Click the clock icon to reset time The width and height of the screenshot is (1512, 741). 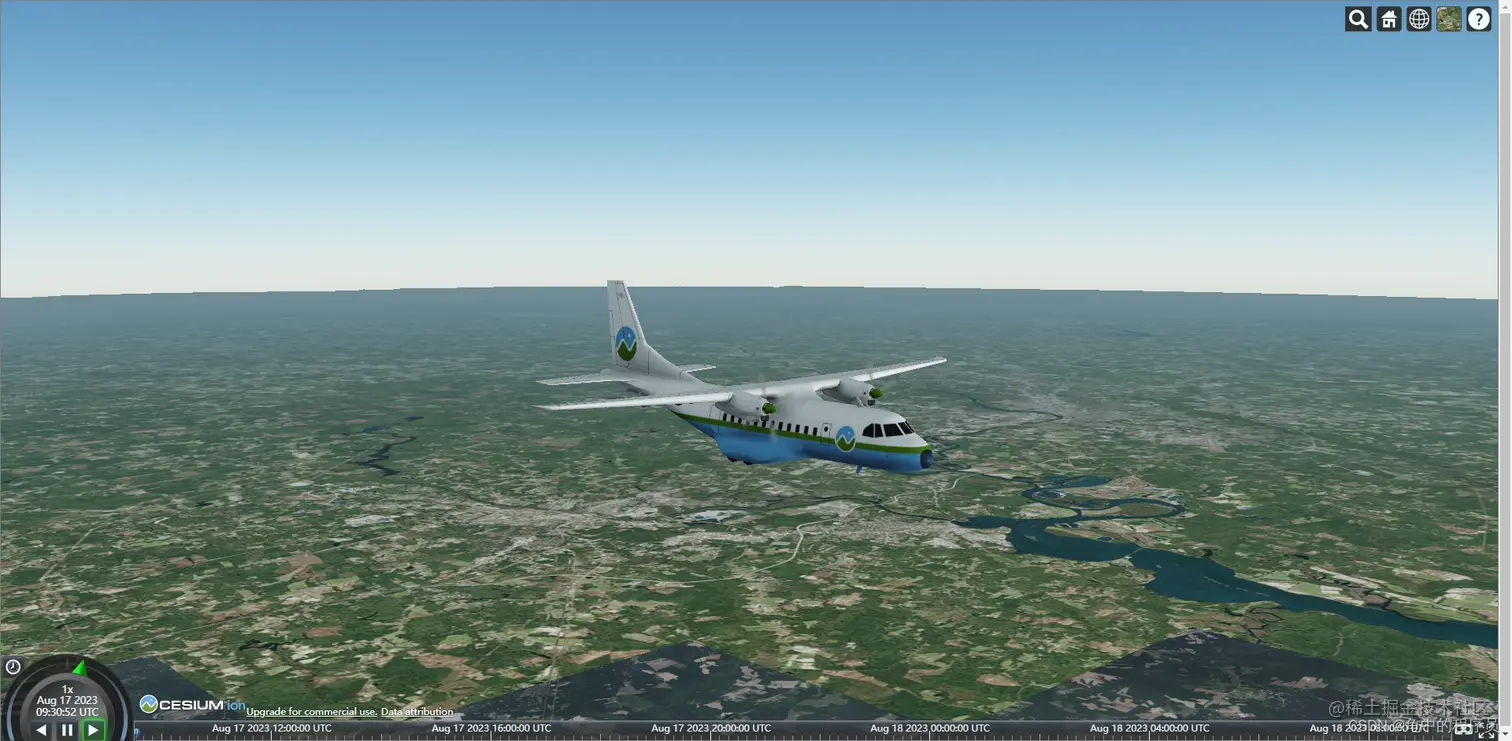click(13, 667)
